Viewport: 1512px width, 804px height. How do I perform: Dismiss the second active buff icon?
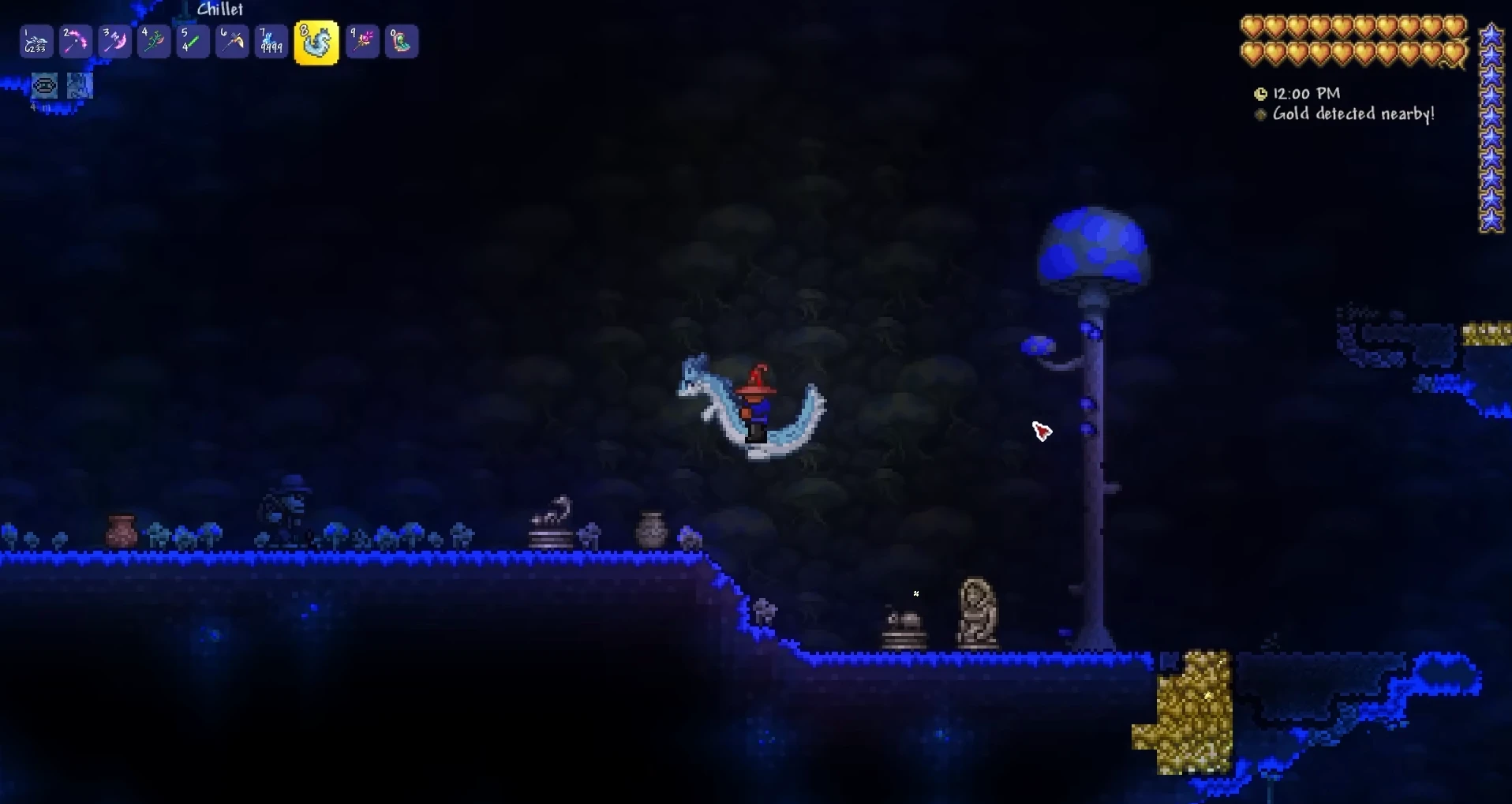[x=79, y=85]
